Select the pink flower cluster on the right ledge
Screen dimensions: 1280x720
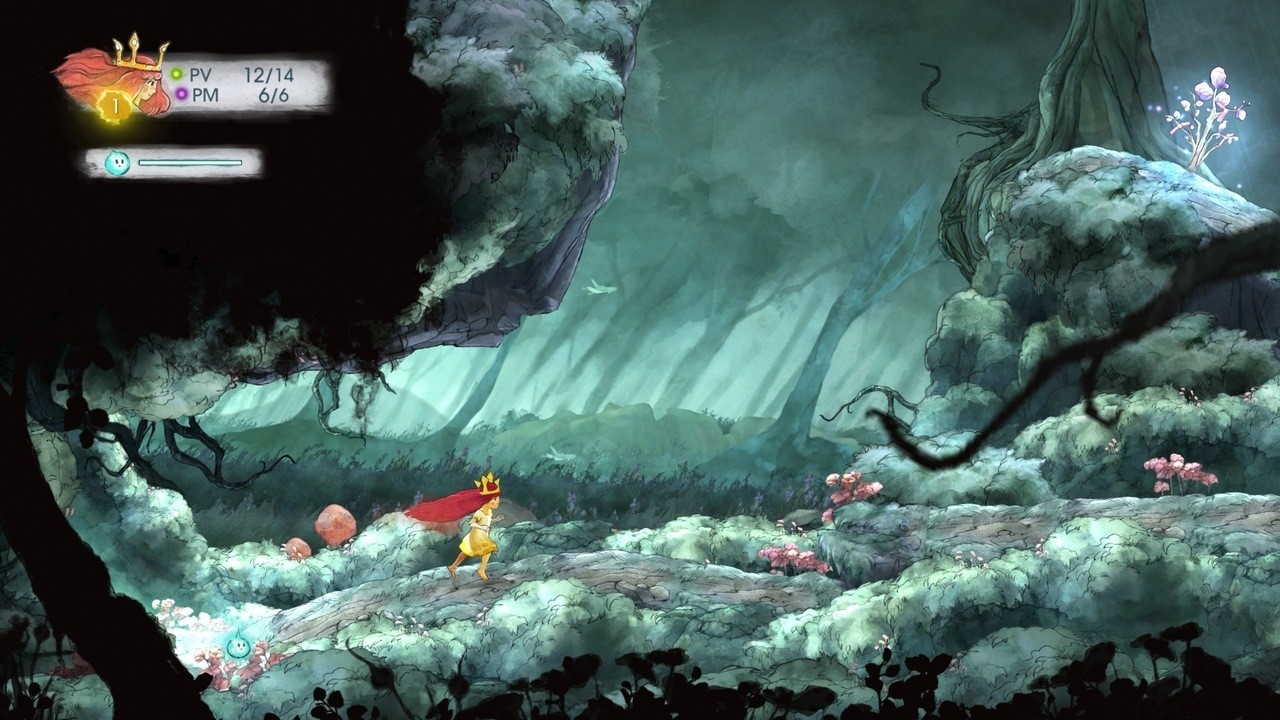1180,470
